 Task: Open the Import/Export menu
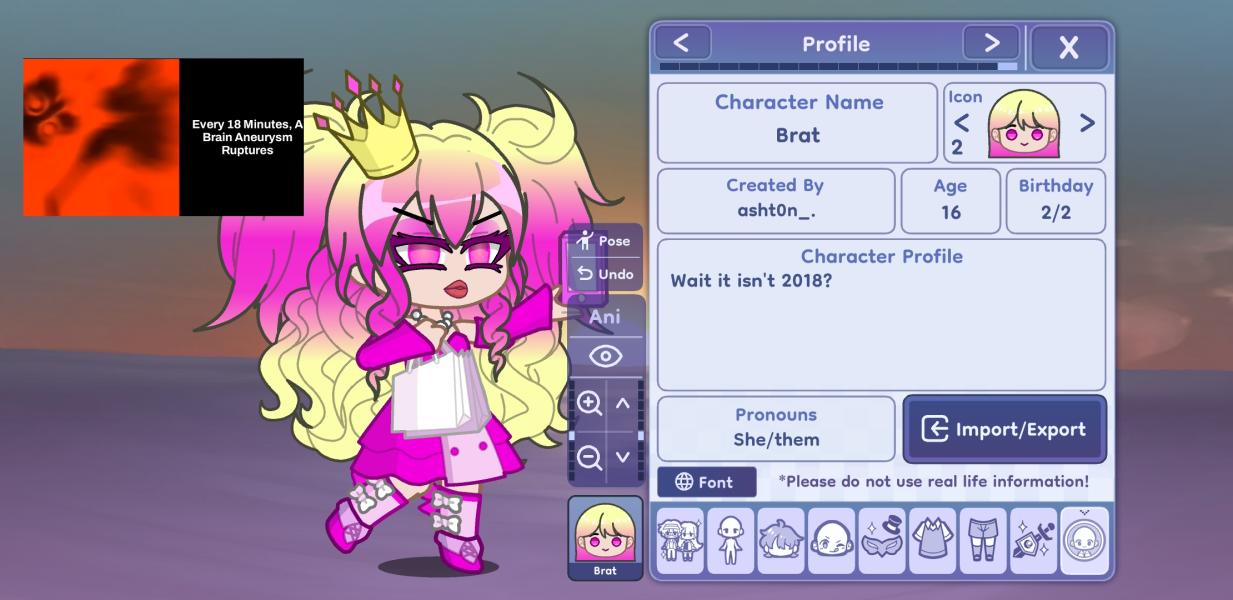[x=1004, y=429]
